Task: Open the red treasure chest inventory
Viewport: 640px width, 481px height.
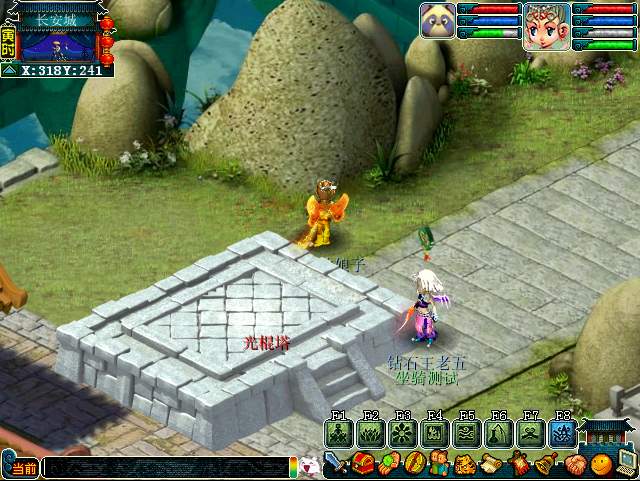Action: click(363, 464)
